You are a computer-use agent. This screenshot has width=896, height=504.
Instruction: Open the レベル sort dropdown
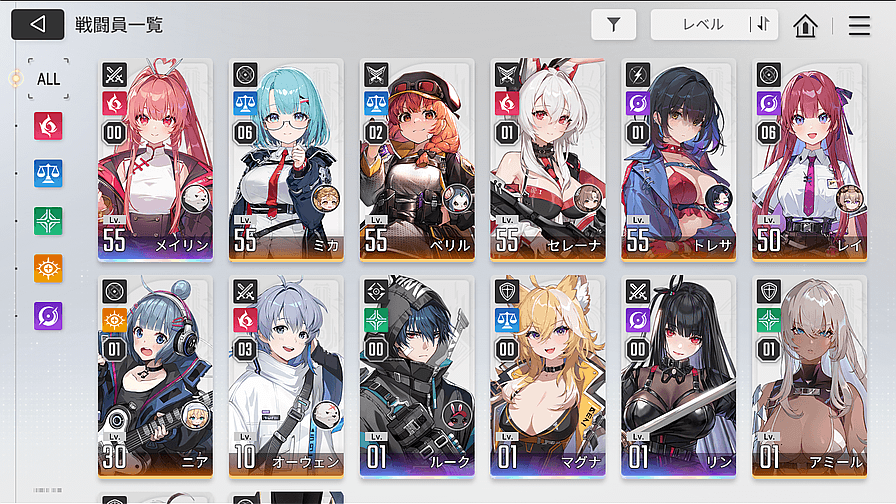coord(702,25)
